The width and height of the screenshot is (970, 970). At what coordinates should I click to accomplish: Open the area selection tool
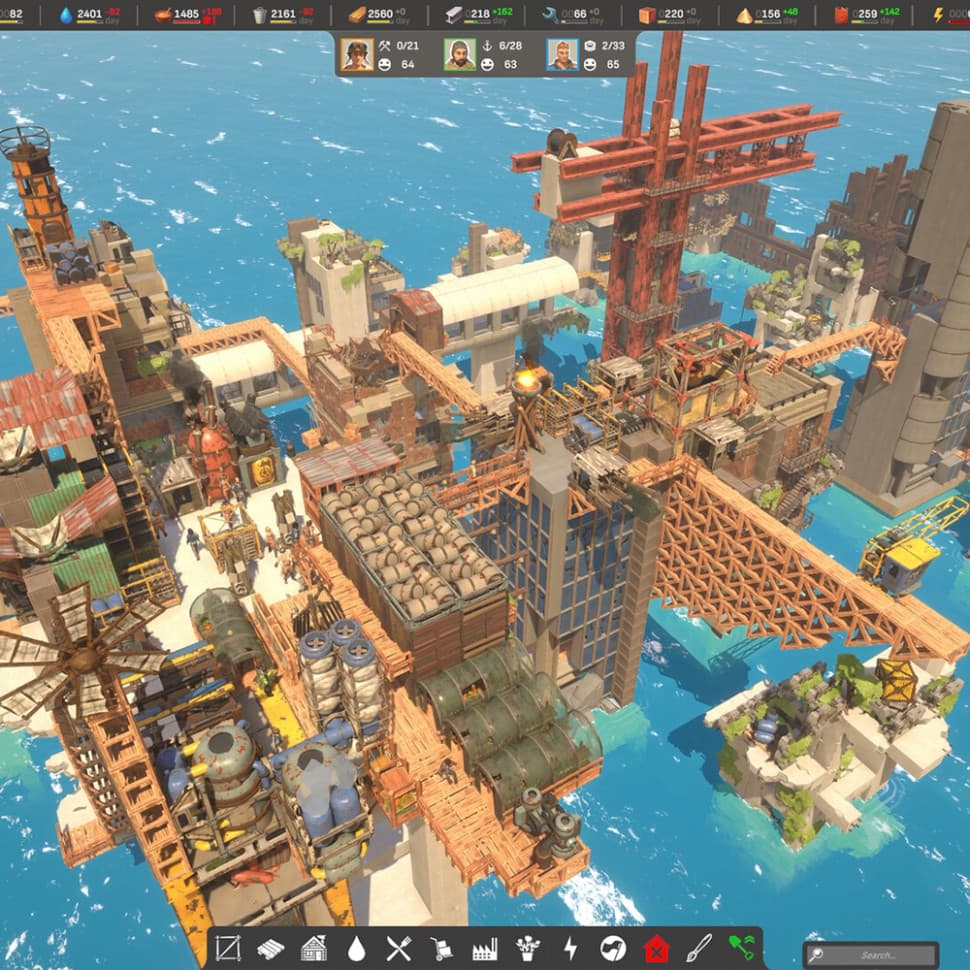[228, 948]
